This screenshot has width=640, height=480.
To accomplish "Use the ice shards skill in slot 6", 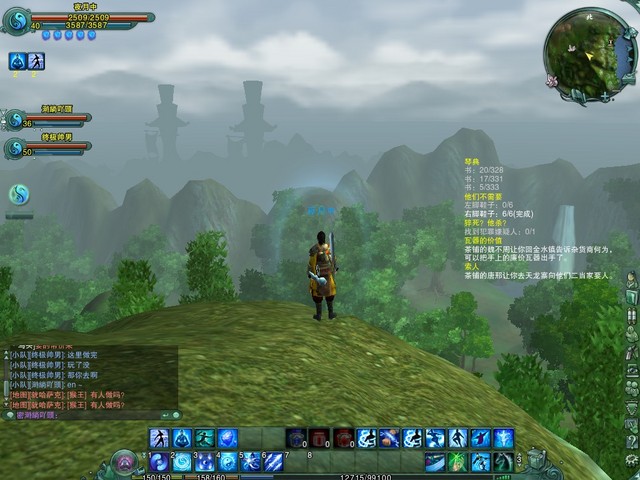I will coord(274,462).
